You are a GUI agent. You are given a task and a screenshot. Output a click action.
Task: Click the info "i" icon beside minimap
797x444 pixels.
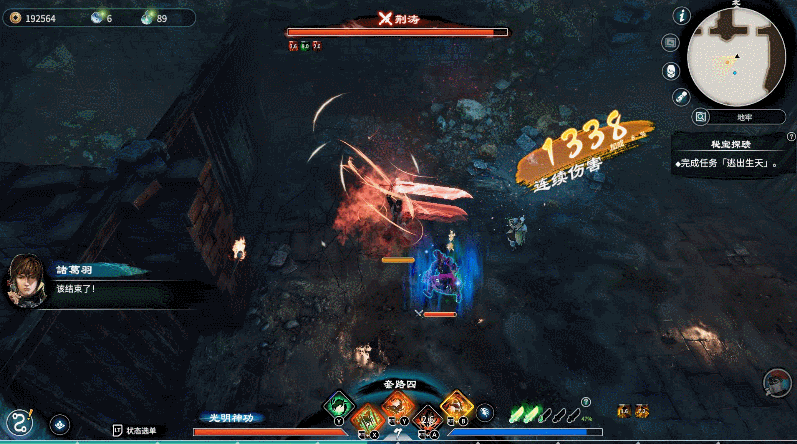coord(683,16)
